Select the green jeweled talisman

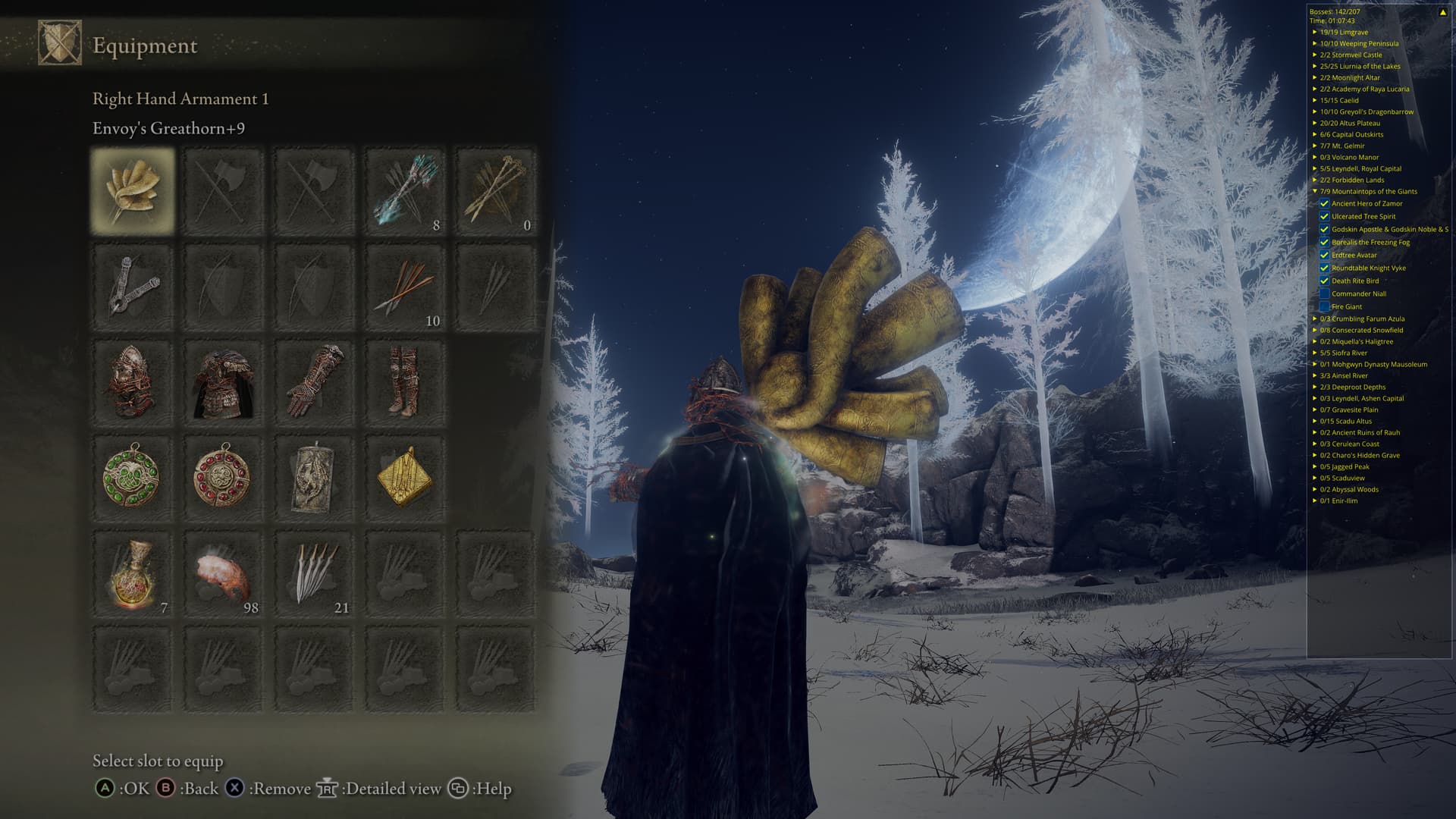pos(133,478)
